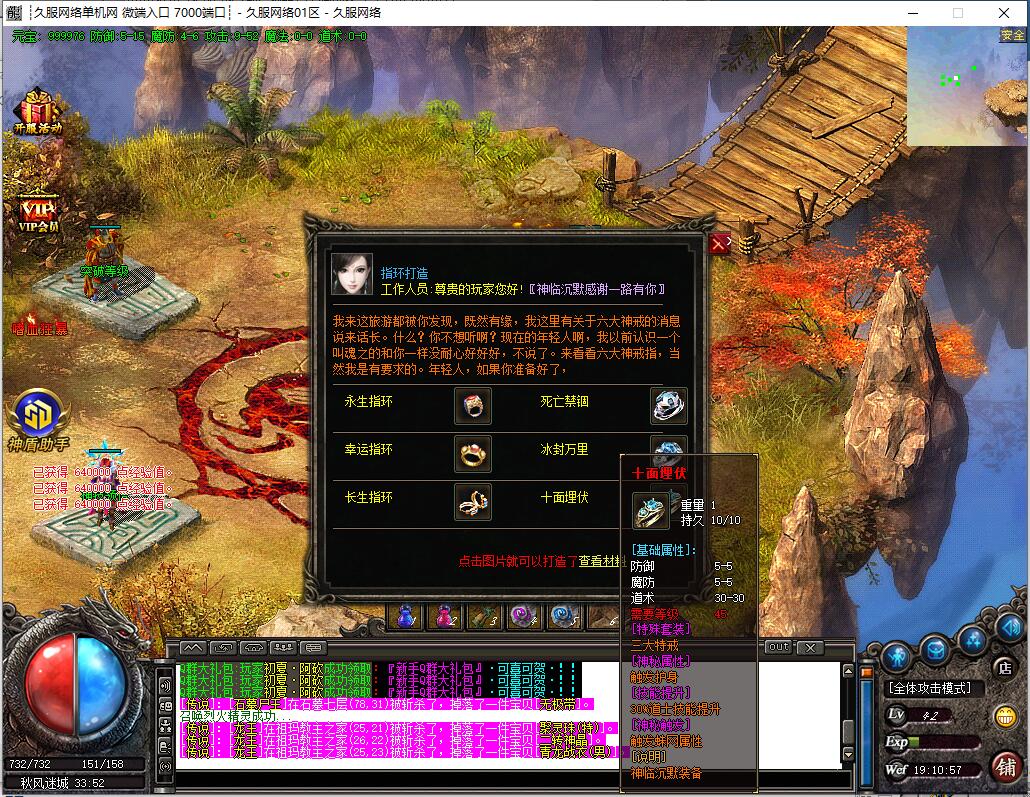Open the 神盾助手 assistant

38,420
